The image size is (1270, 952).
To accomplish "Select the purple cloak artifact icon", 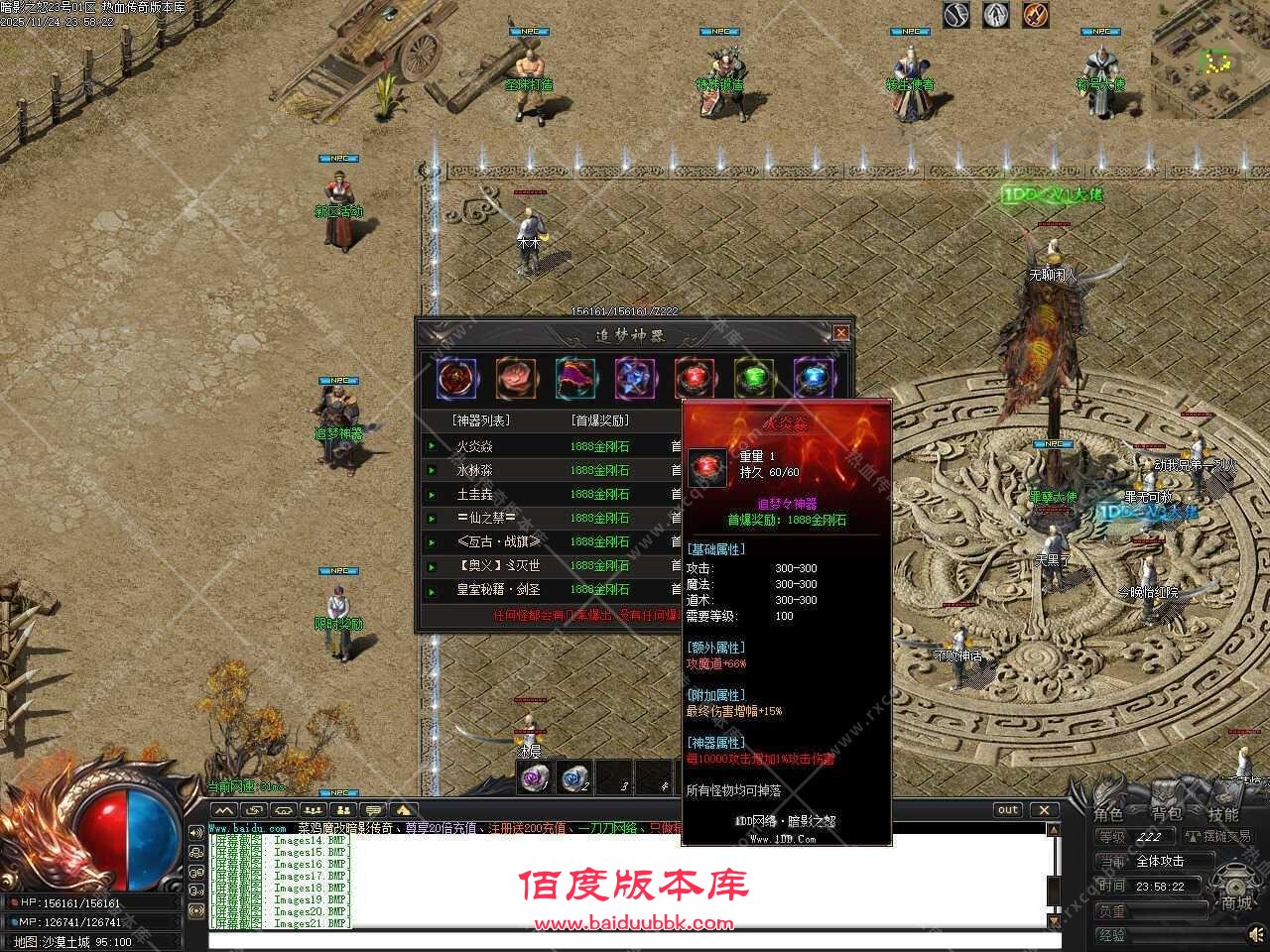I will point(575,375).
